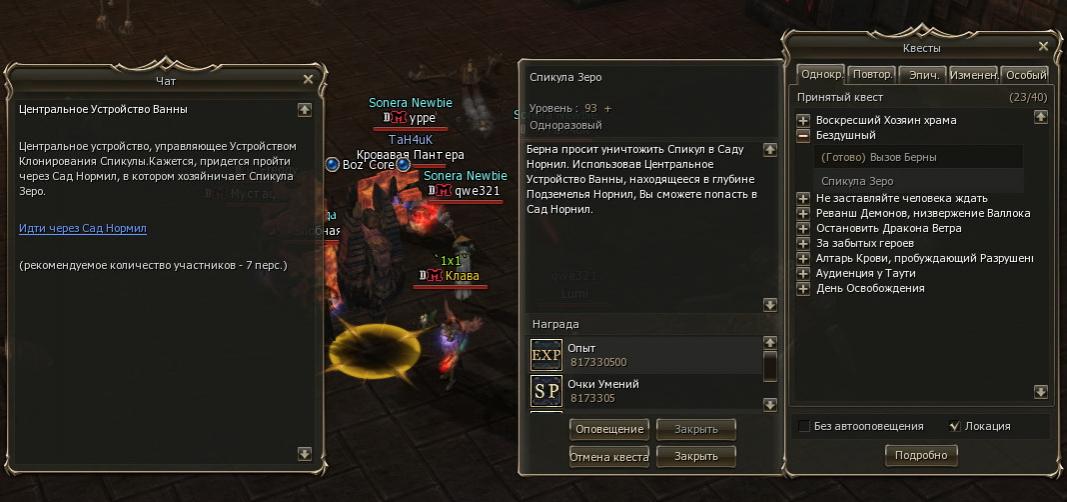Click the Оповещение button
This screenshot has height=502, width=1067.
[609, 429]
